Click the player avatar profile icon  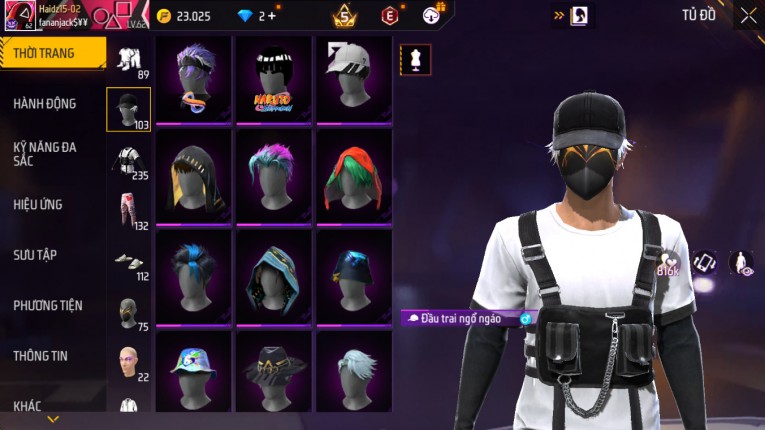tap(17, 16)
